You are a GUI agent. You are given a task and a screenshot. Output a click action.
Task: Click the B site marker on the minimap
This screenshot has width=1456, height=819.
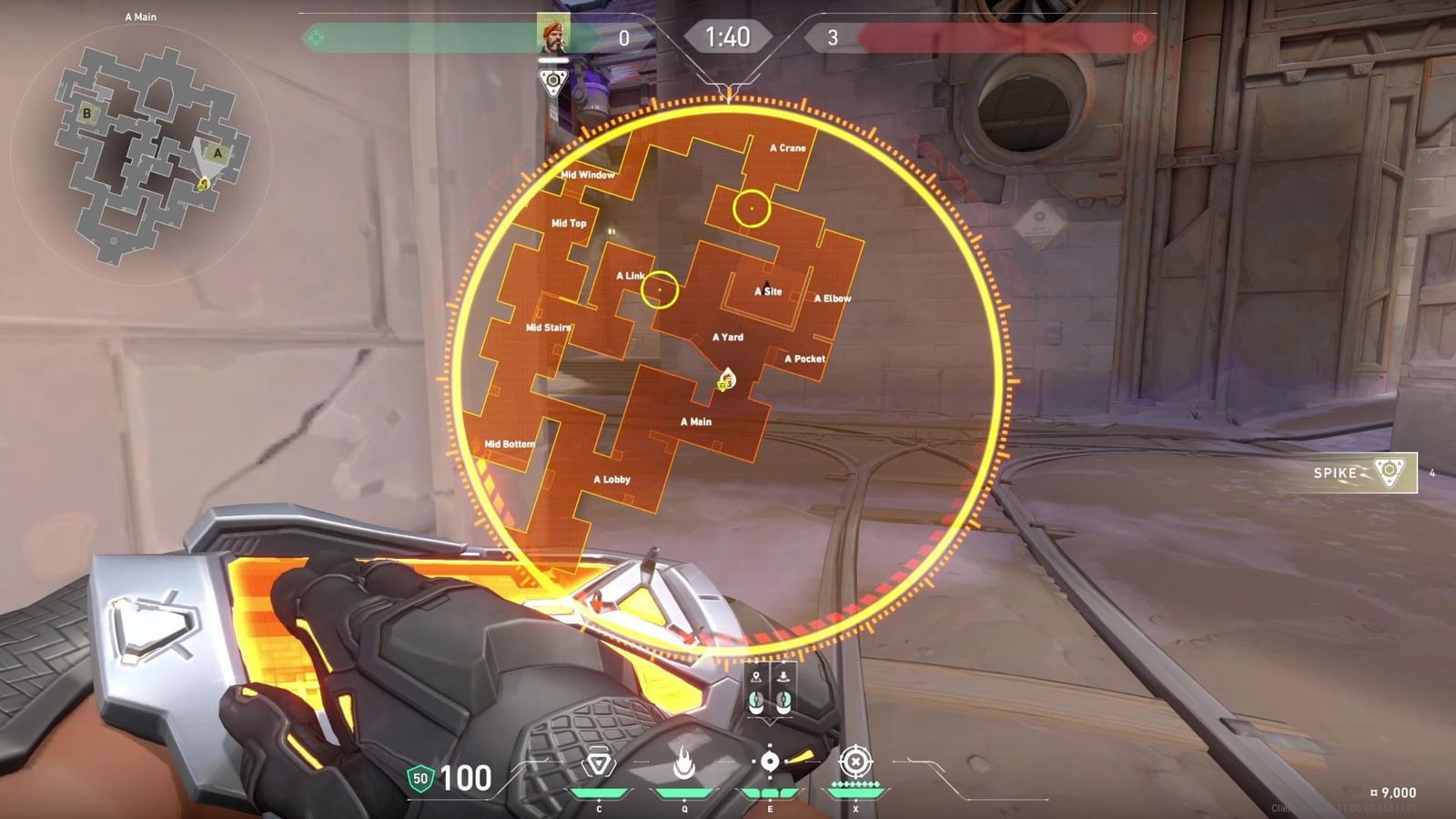tap(86, 115)
